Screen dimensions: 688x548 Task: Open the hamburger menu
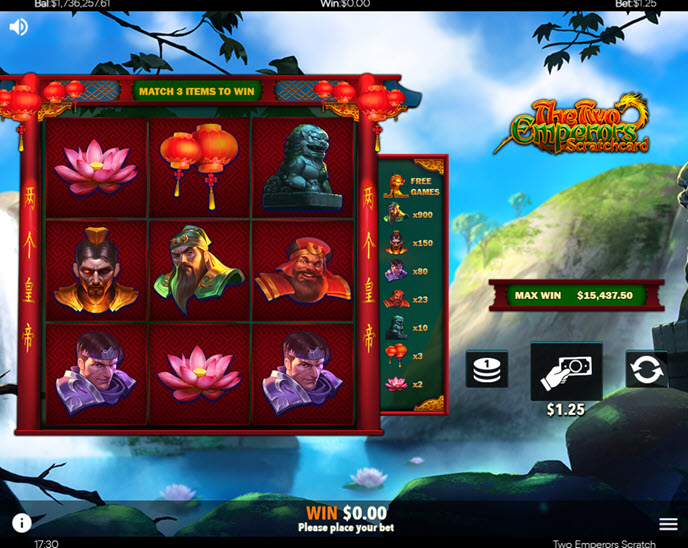(668, 524)
